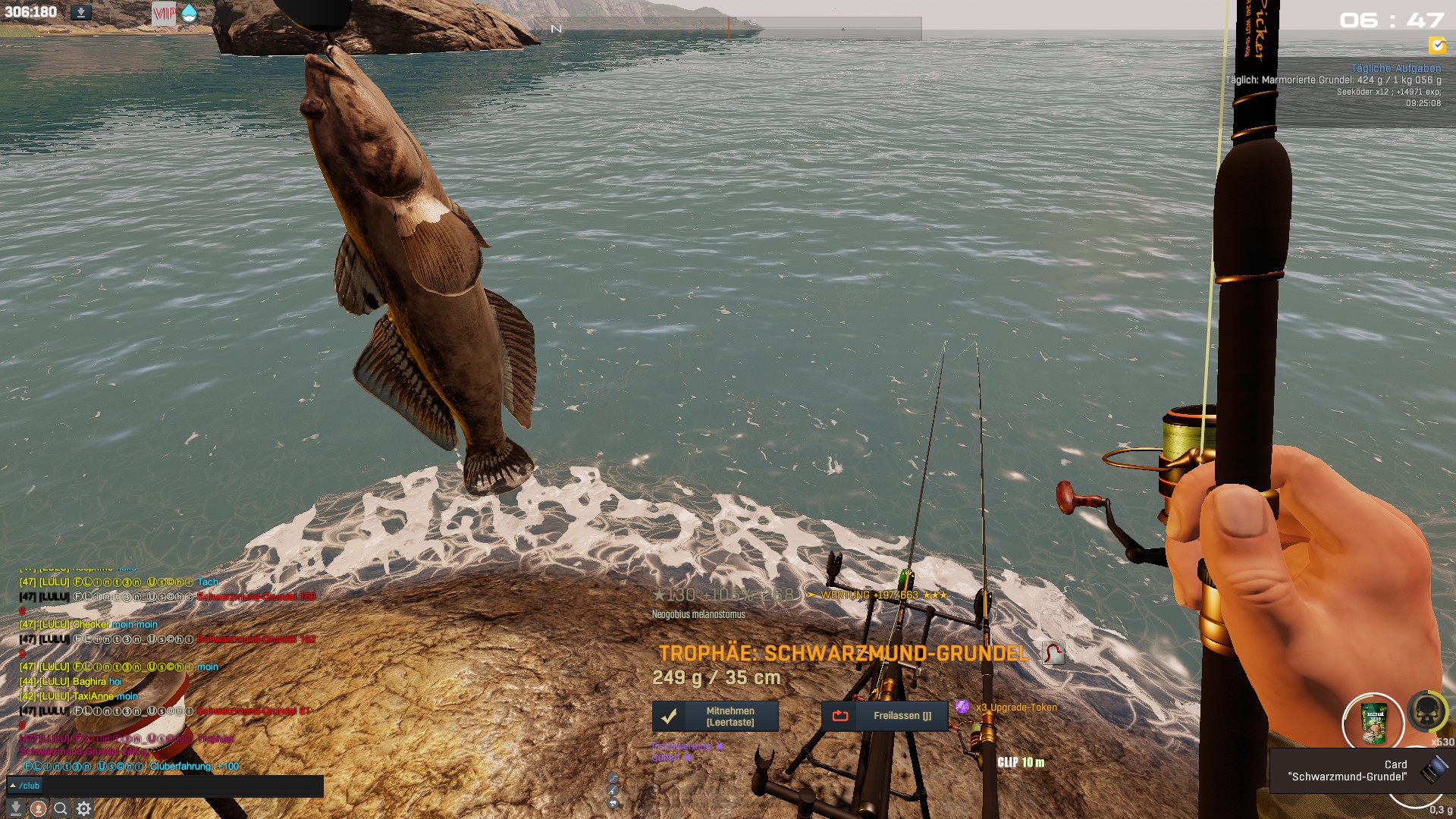
Task: Click the chat download arrow icon
Action: (x=15, y=808)
